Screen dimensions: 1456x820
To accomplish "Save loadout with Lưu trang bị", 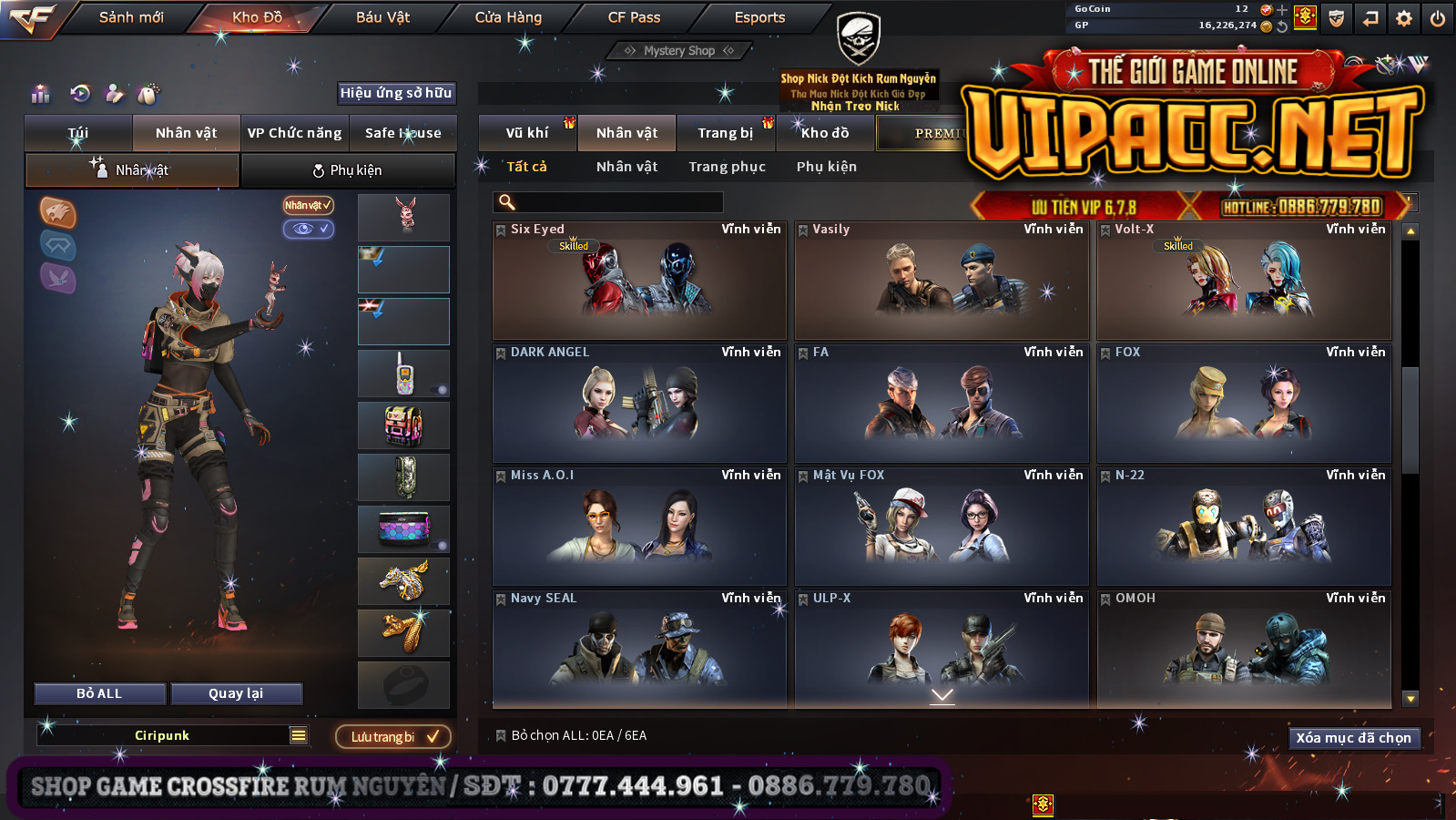I will [393, 736].
